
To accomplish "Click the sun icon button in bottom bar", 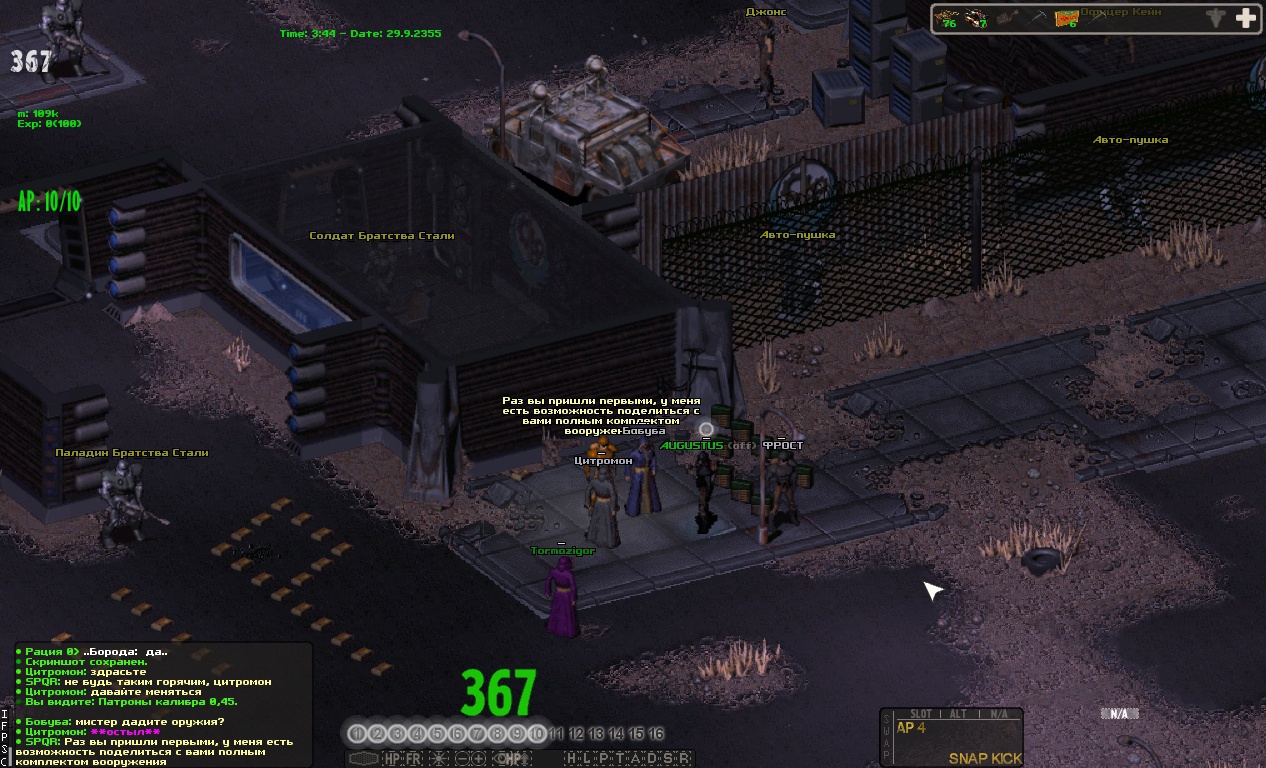I will click(437, 759).
